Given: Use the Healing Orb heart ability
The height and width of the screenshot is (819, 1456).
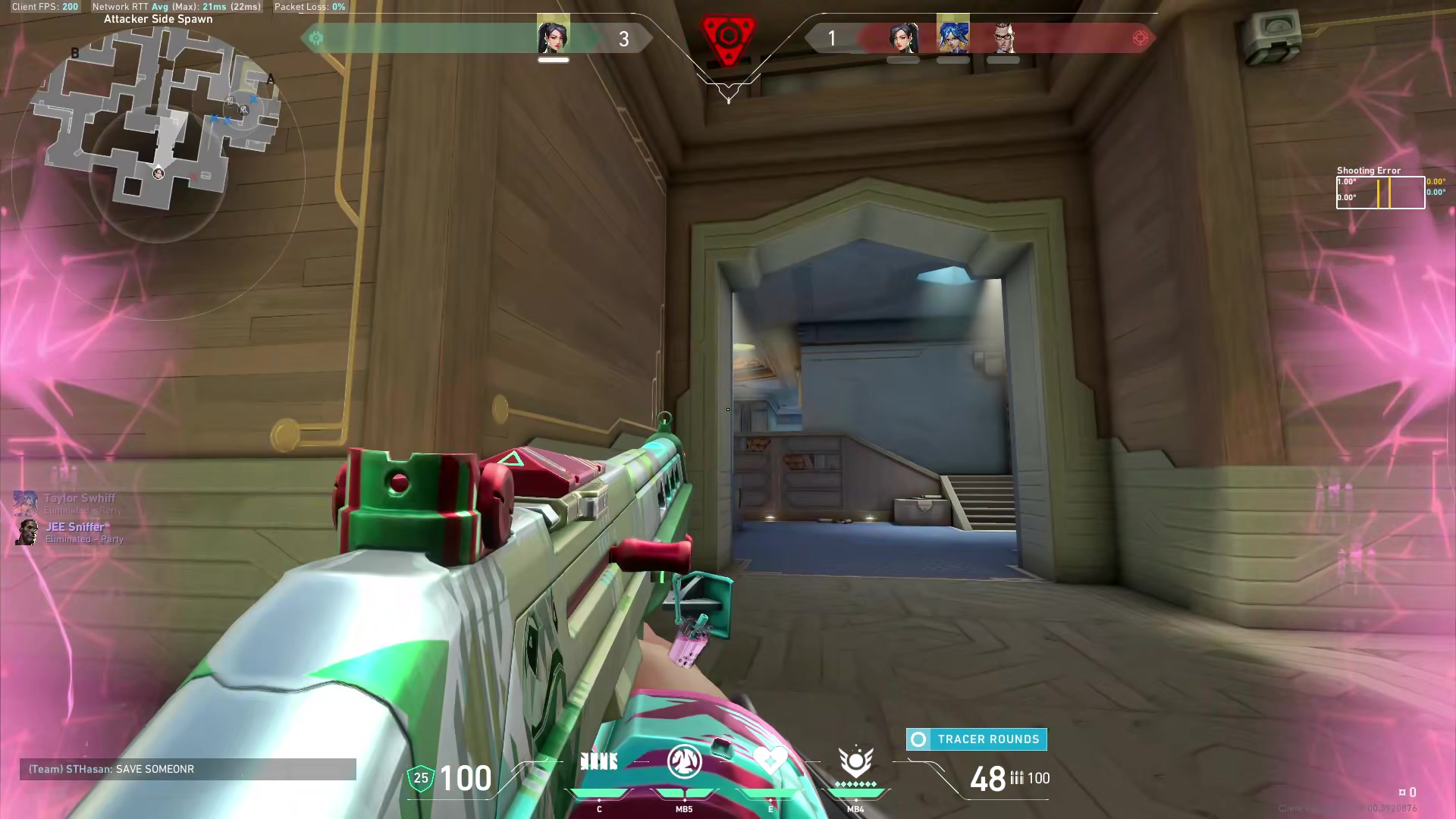Looking at the screenshot, I should [770, 760].
